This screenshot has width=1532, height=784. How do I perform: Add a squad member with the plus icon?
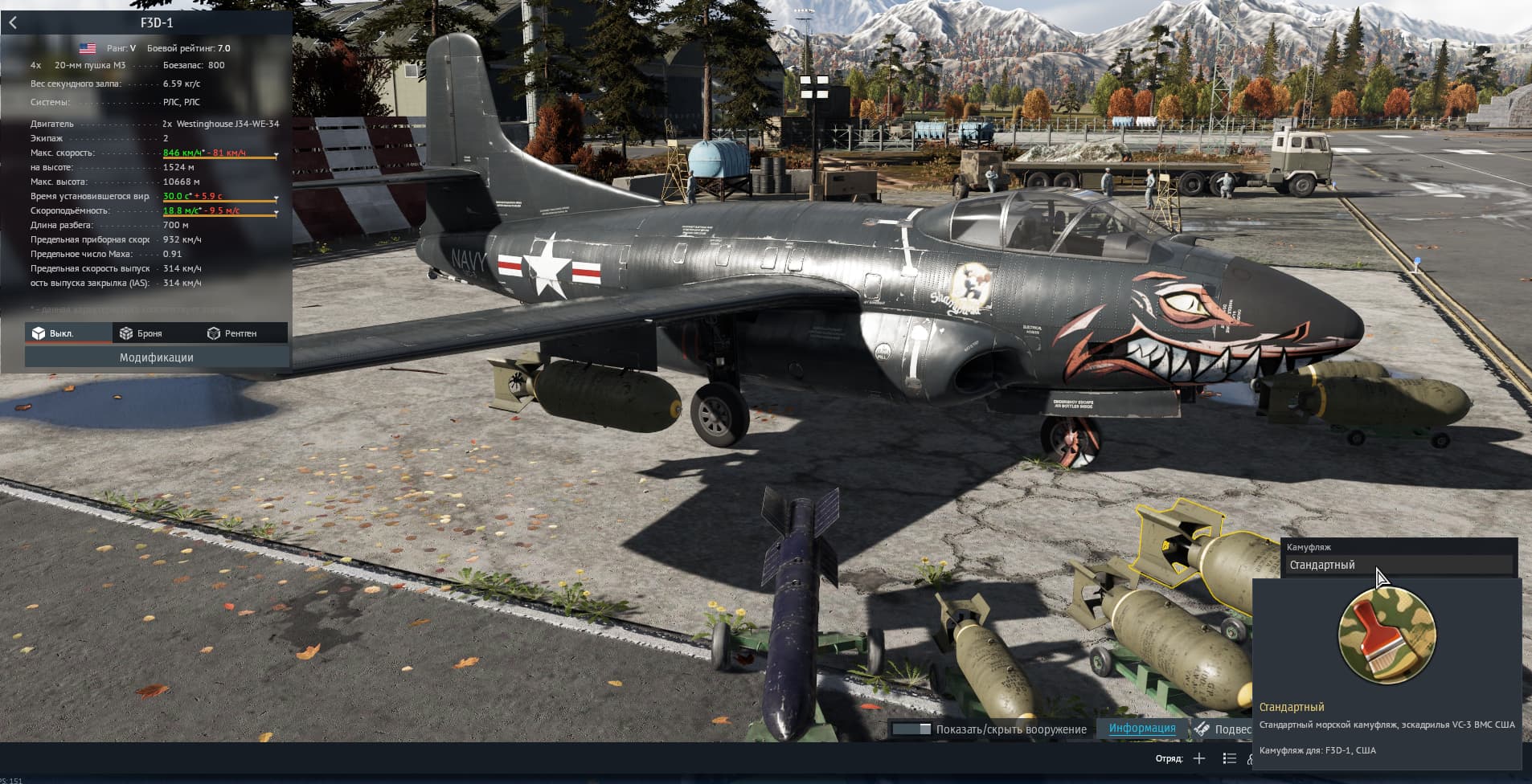[x=1199, y=758]
